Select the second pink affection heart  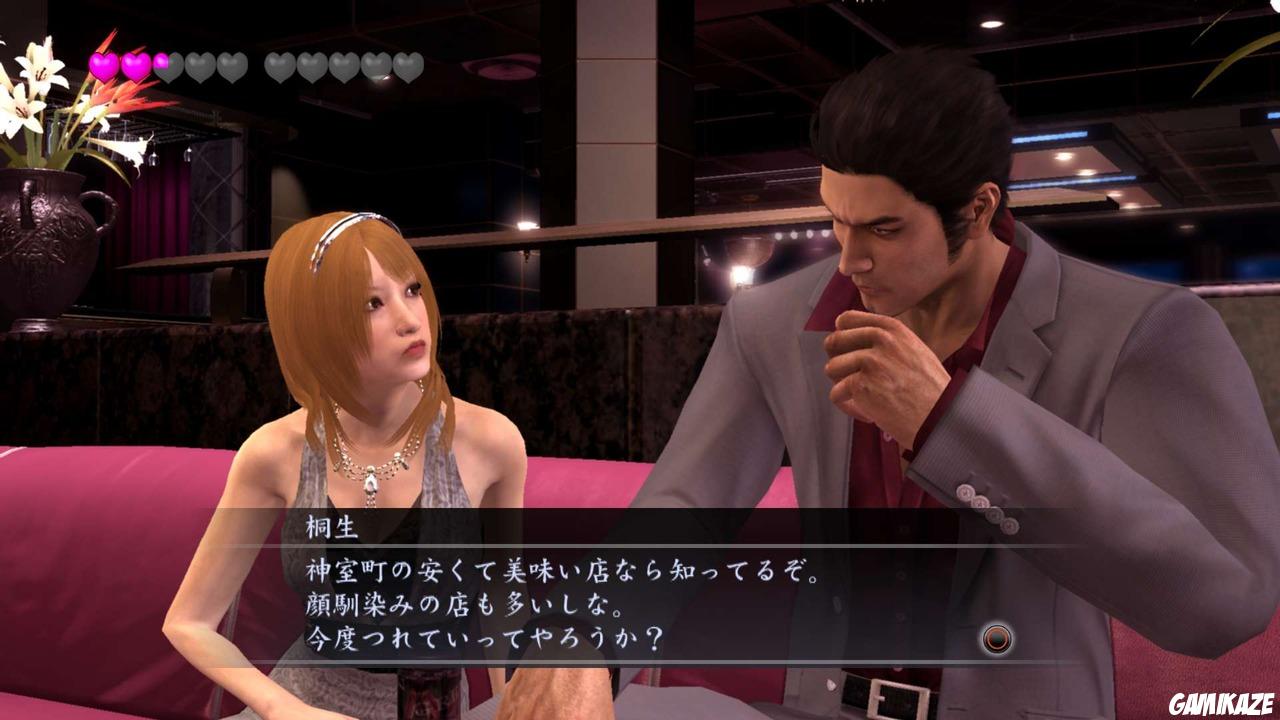pyautogui.click(x=134, y=65)
